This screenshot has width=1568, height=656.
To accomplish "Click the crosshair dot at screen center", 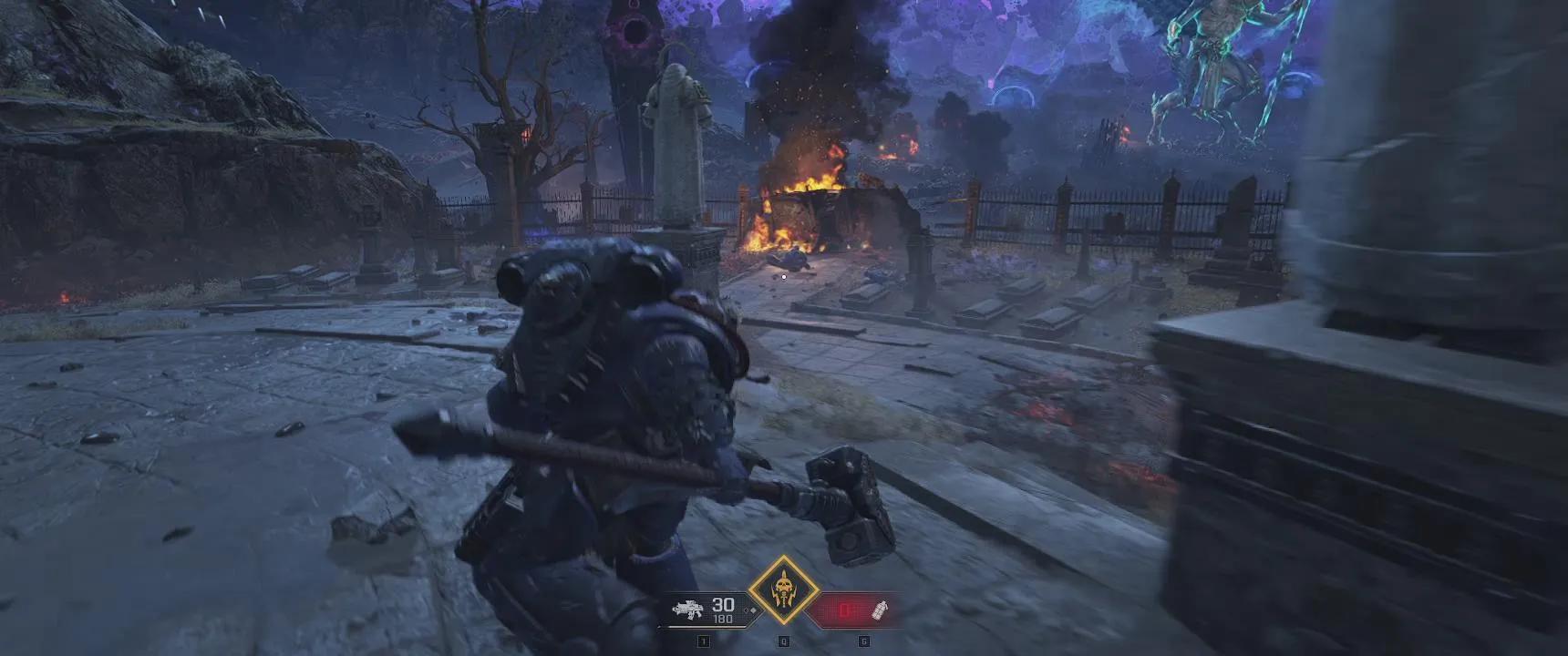I will pos(782,278).
